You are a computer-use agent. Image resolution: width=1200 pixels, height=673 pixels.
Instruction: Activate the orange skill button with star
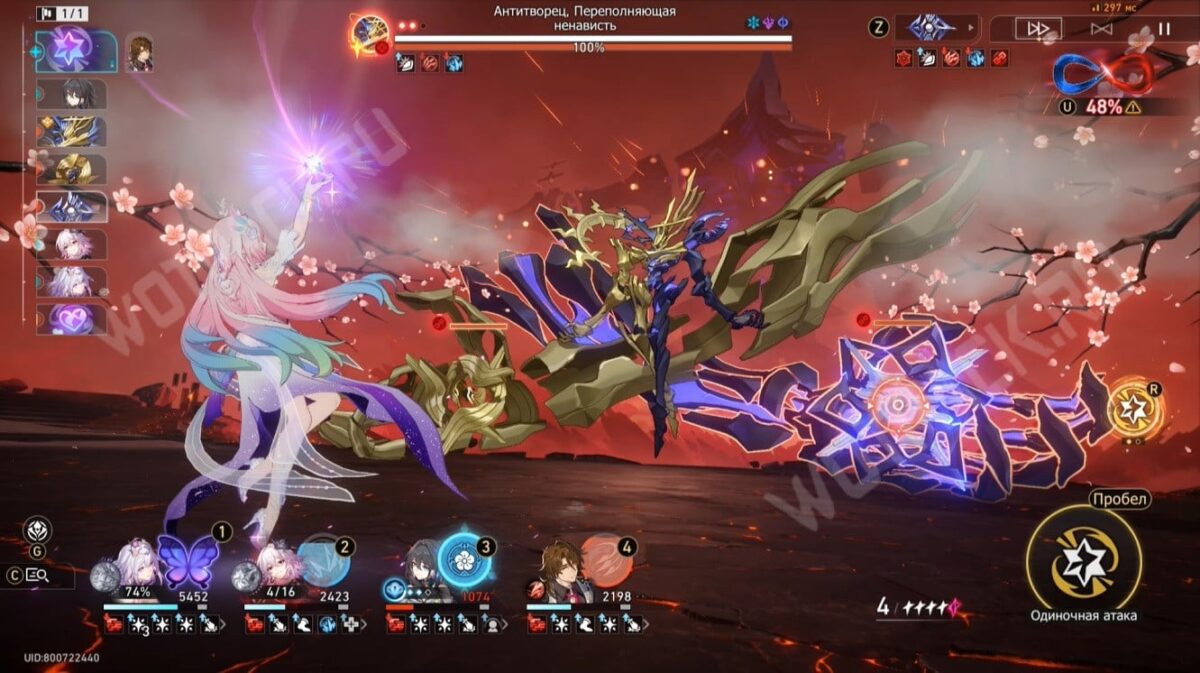coord(1136,405)
